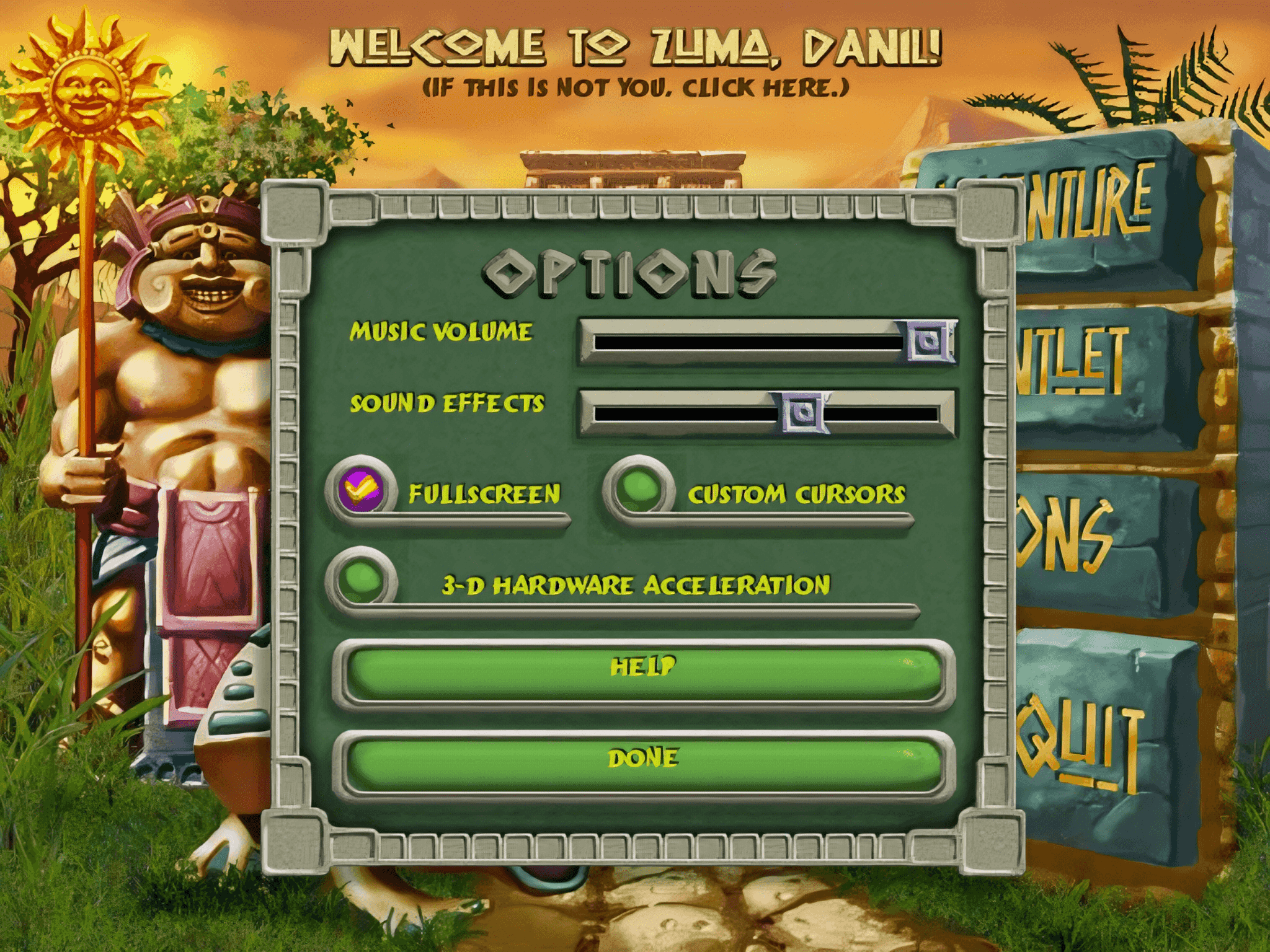The image size is (1270, 952).
Task: Enable the Custom Cursors option
Action: 639,489
